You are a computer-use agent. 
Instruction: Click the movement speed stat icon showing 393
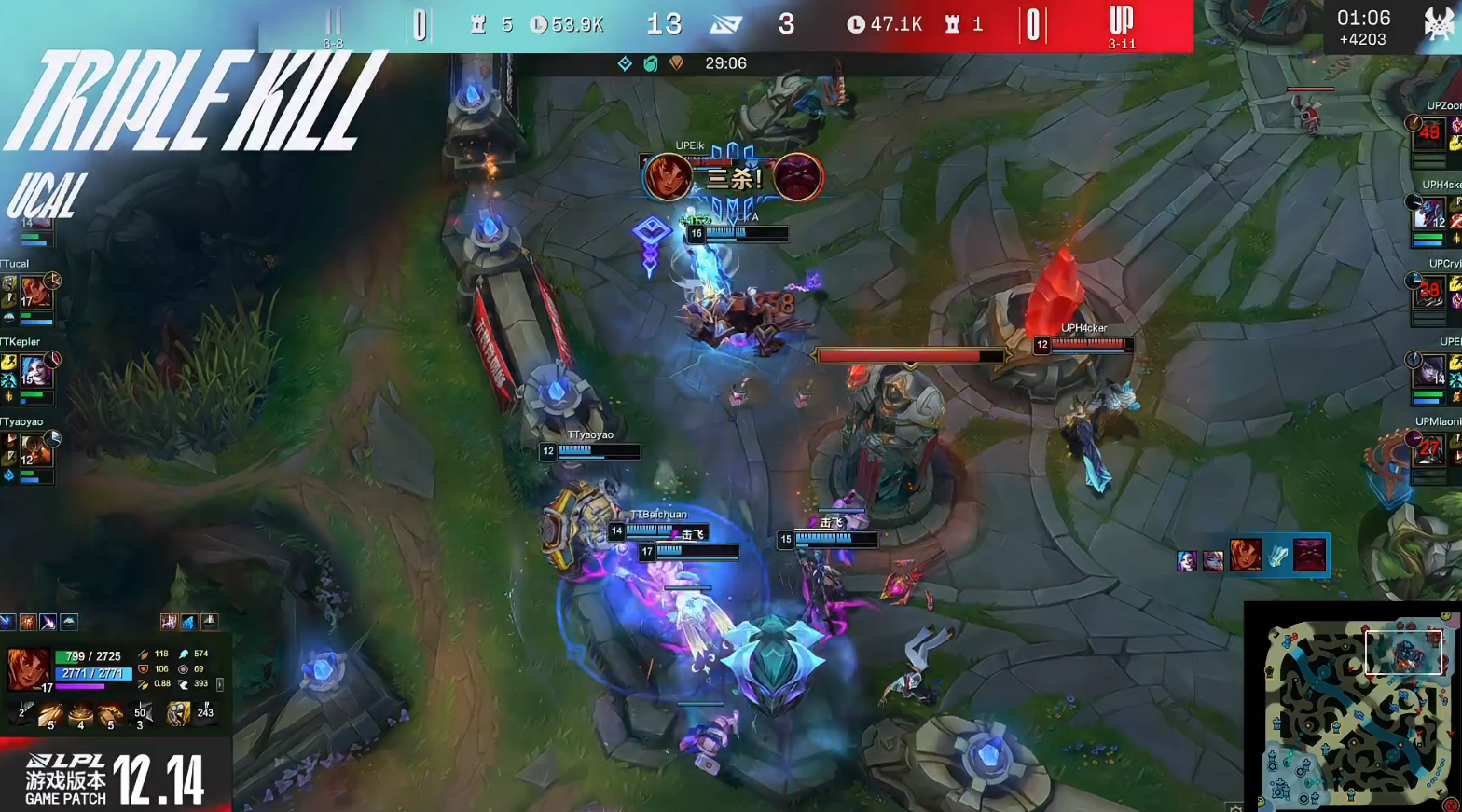point(184,683)
